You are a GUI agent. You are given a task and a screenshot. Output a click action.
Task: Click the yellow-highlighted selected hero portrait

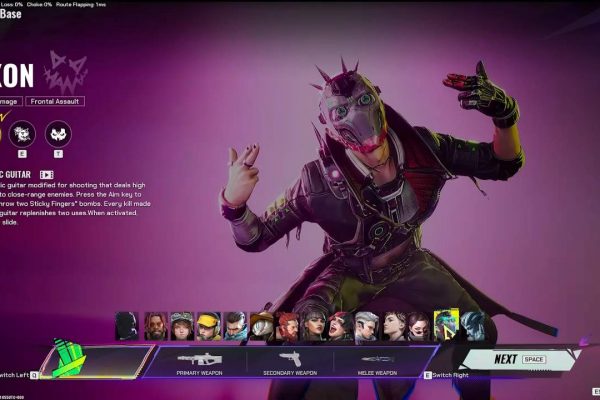tap(446, 324)
